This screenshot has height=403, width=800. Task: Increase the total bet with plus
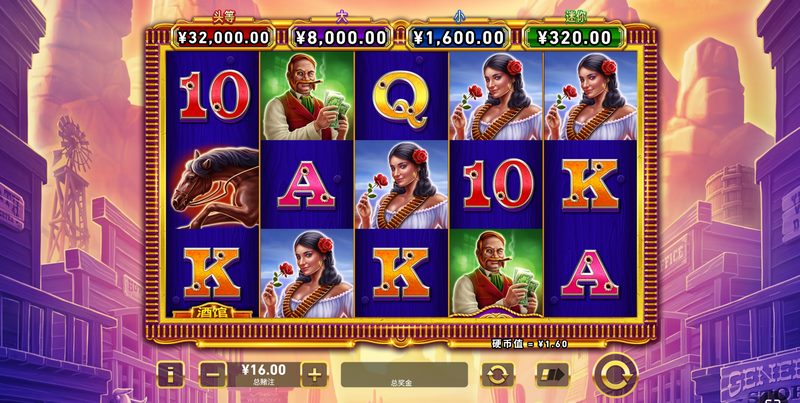coord(314,375)
